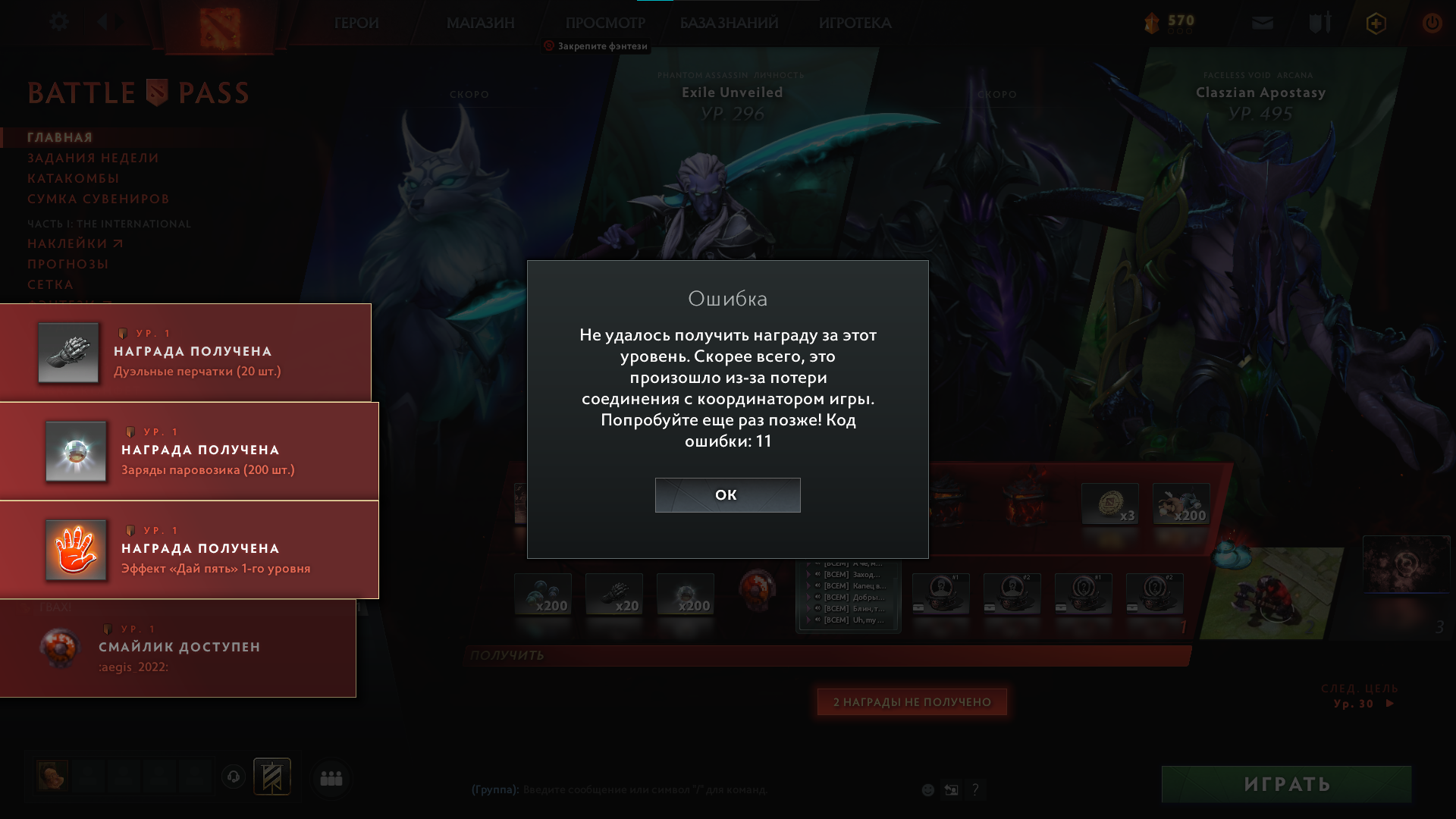Open the КАТАКОМБЫ tab

point(72,177)
